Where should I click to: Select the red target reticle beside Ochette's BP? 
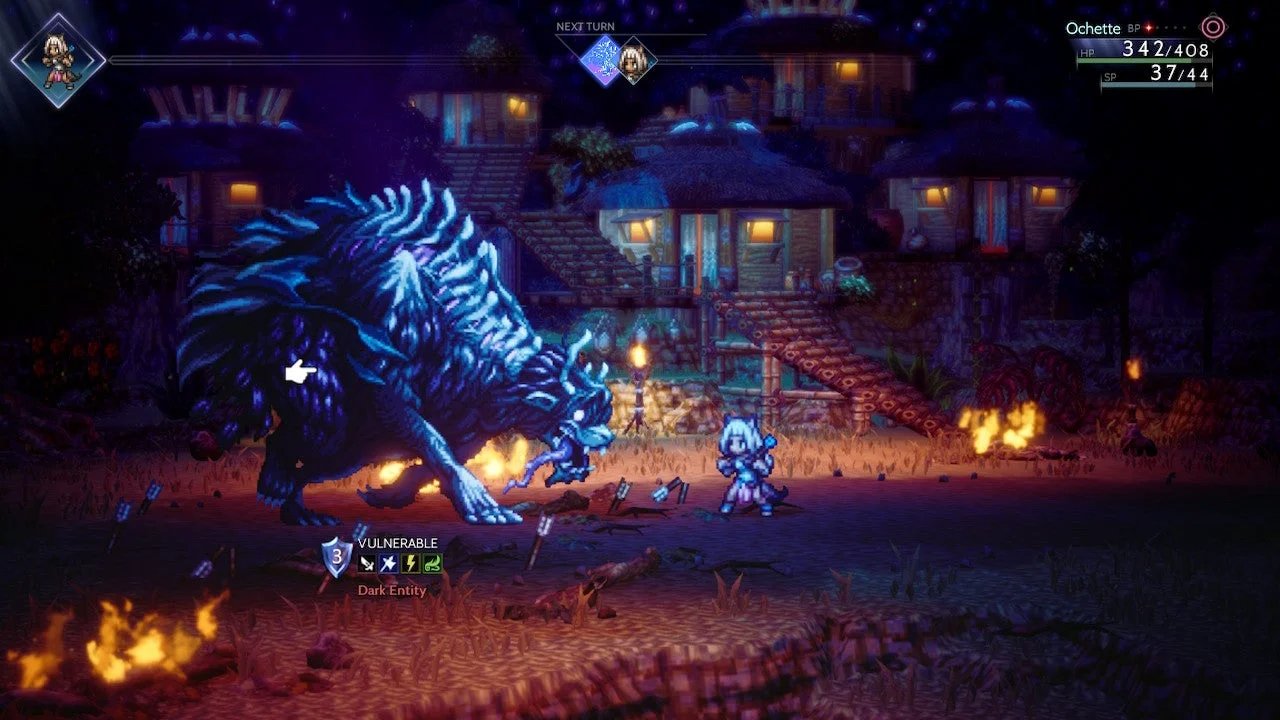click(x=1211, y=28)
